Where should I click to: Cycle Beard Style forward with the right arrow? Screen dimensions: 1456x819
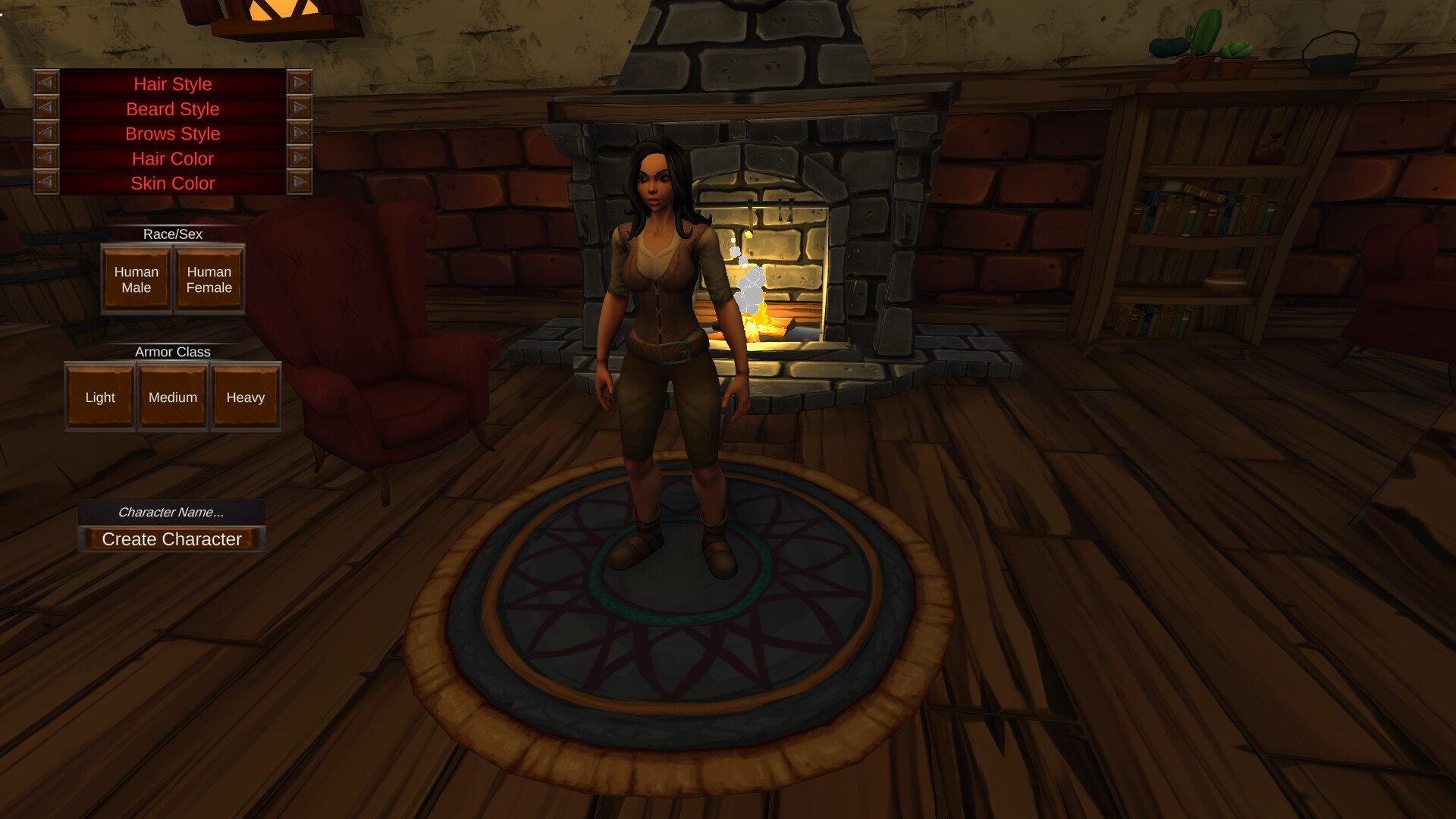[x=300, y=108]
